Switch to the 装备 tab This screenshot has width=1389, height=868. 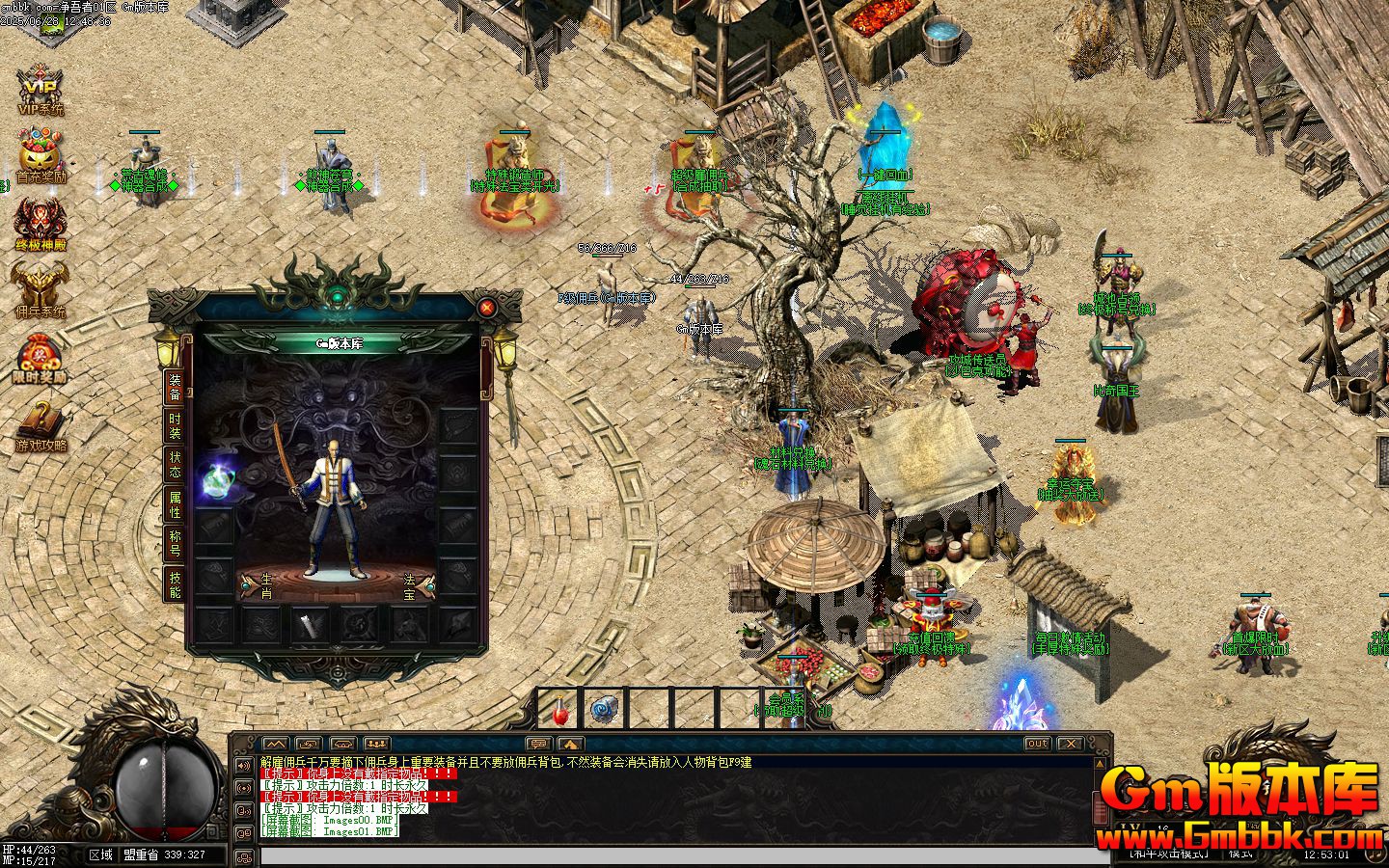(175, 386)
